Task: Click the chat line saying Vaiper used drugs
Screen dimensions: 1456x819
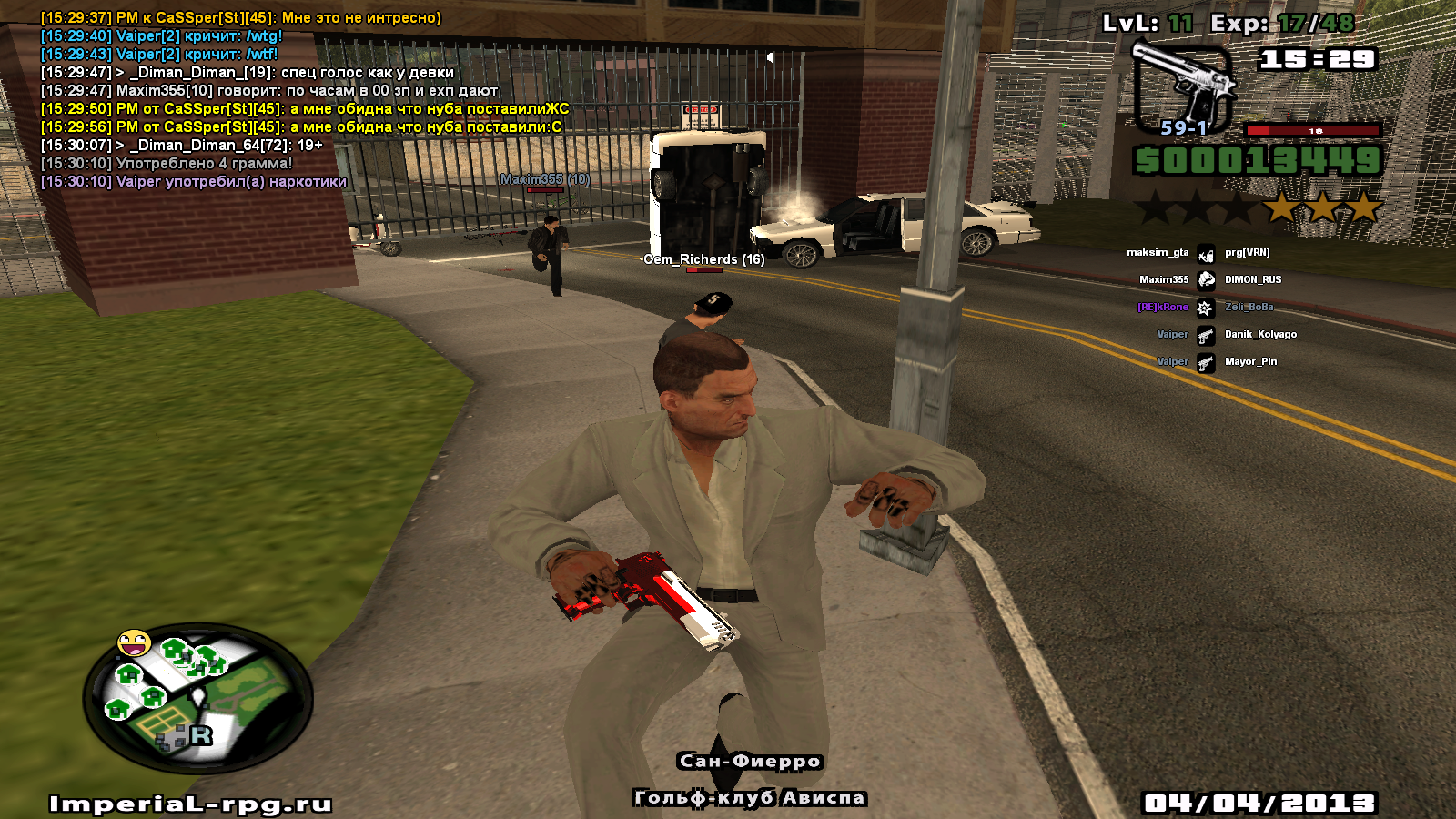Action: [194, 182]
